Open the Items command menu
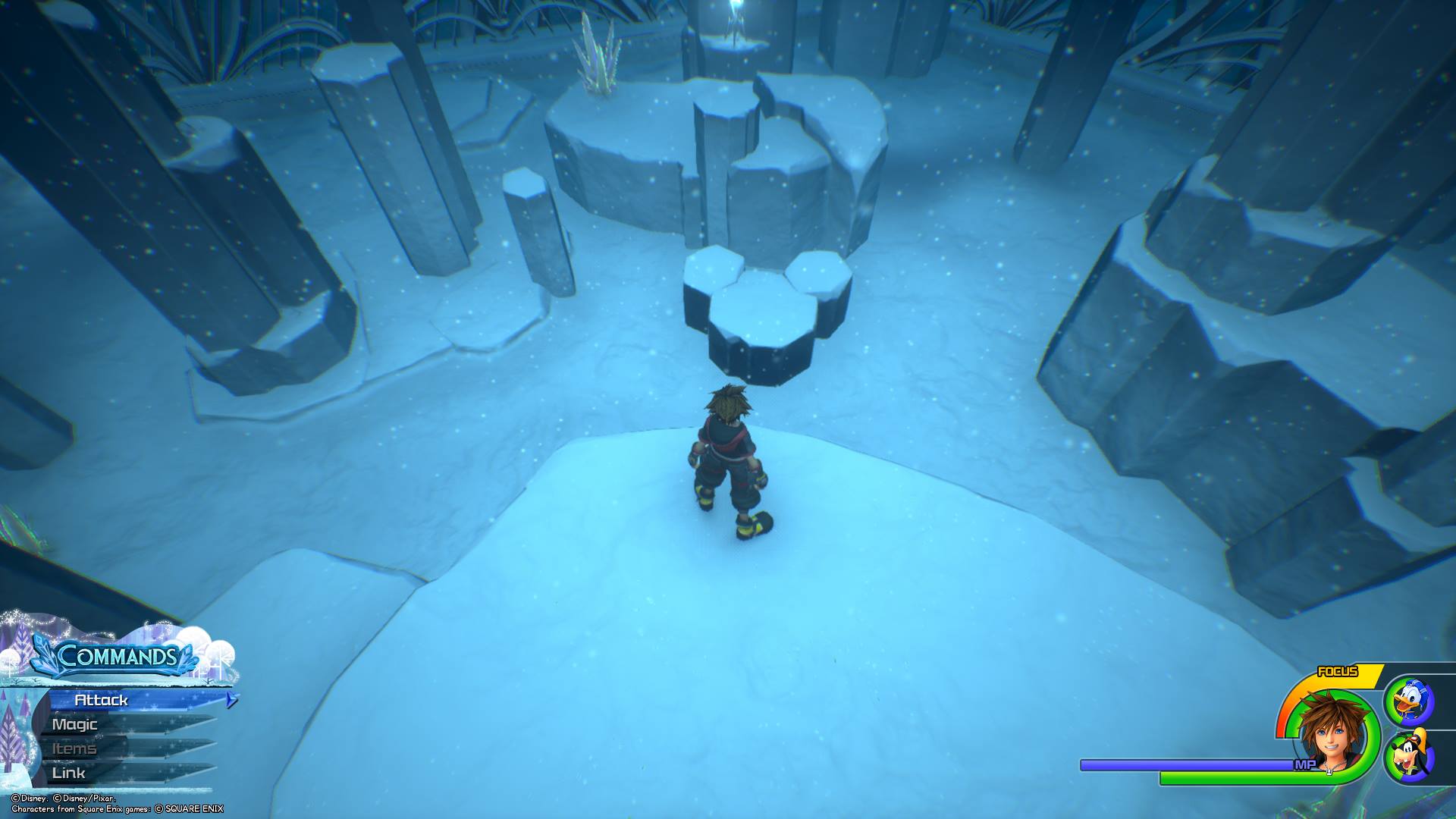Screen dimensions: 1456x819 coord(74,748)
